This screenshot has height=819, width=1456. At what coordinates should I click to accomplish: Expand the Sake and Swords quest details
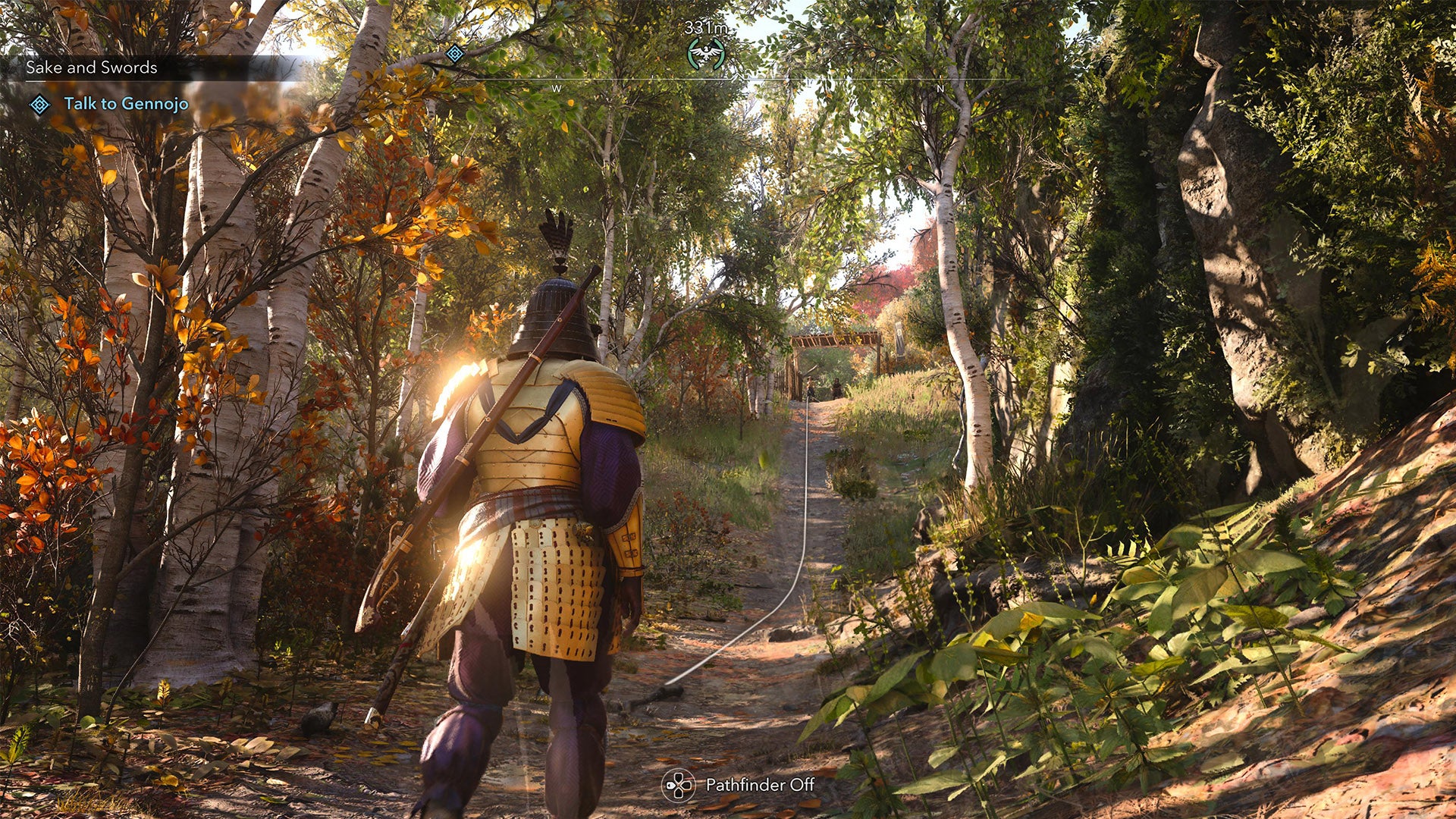click(x=91, y=67)
